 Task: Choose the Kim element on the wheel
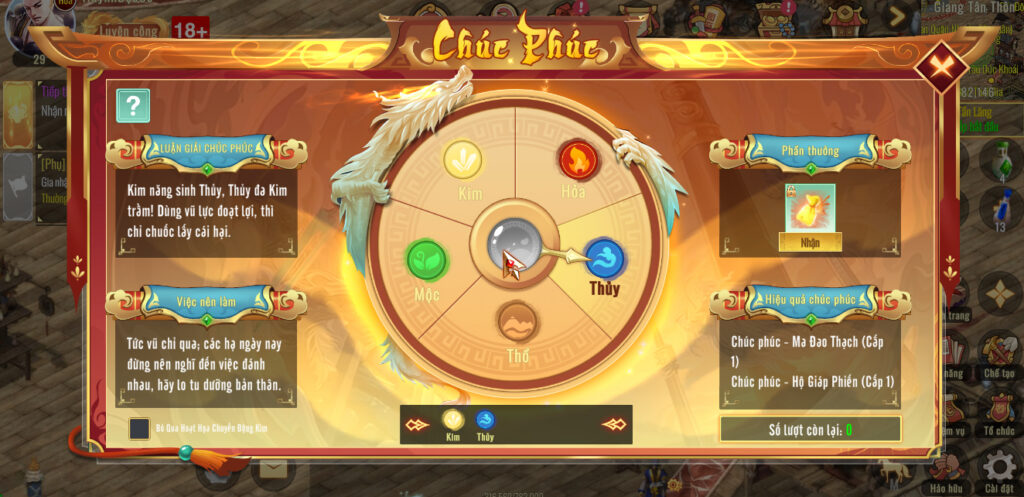click(462, 160)
